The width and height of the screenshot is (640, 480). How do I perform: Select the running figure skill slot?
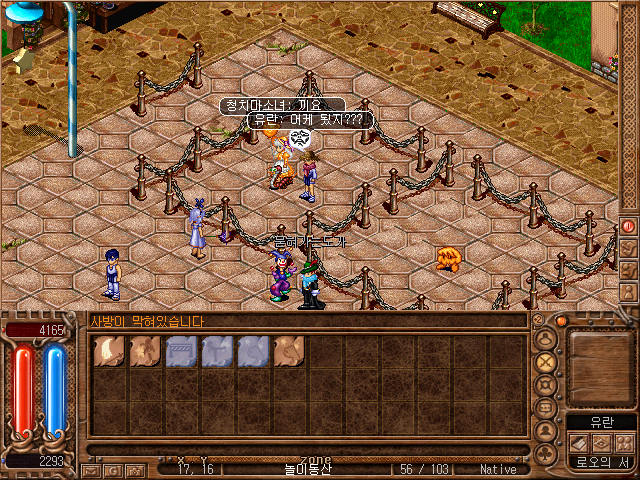pos(144,352)
